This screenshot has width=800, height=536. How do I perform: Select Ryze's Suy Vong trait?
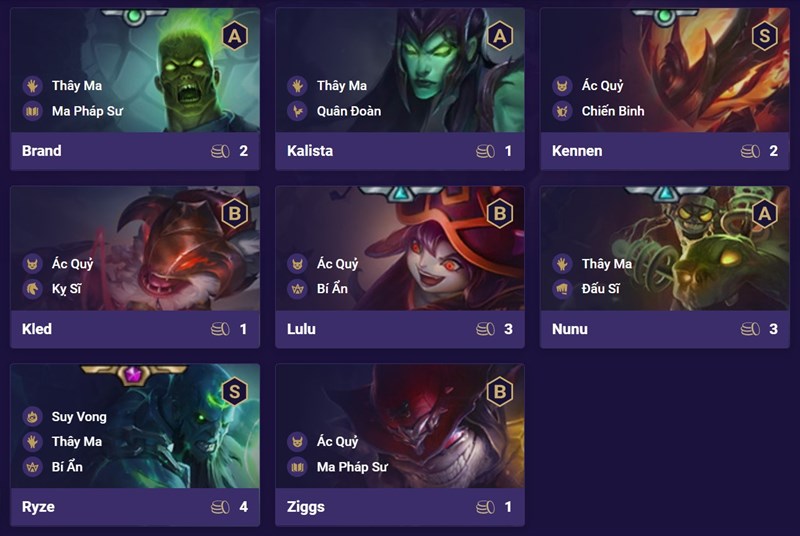click(79, 416)
